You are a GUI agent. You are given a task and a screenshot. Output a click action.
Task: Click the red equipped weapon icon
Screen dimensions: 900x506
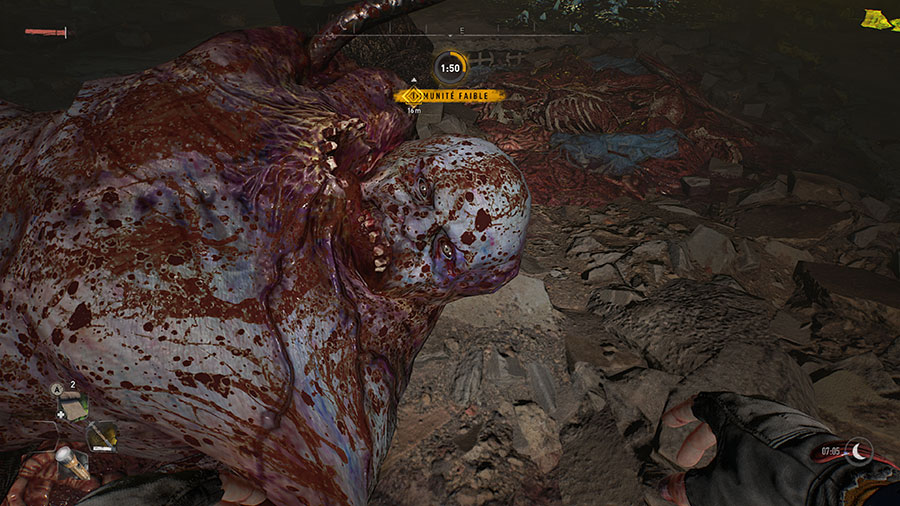(x=47, y=33)
